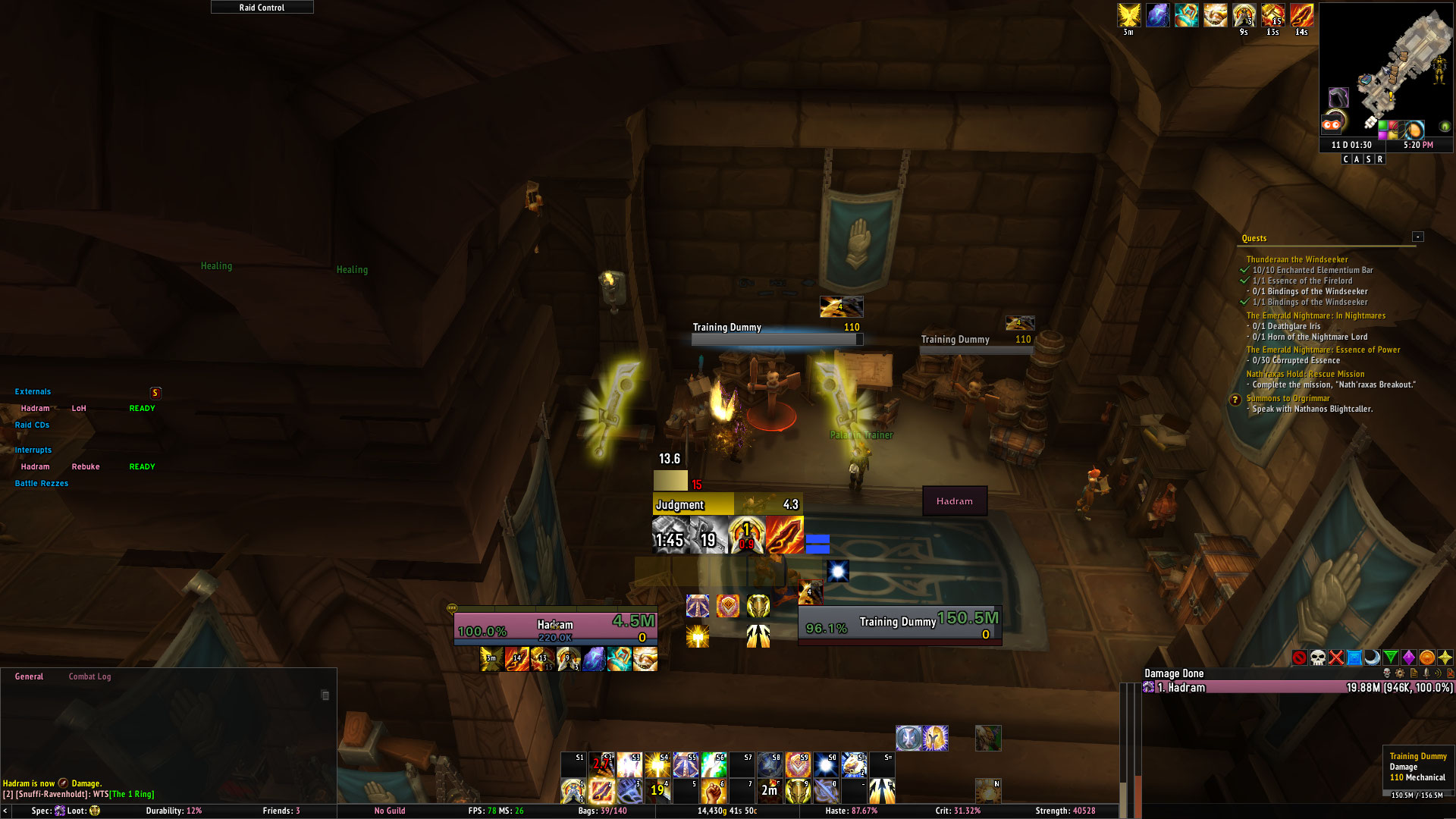The height and width of the screenshot is (819, 1456).
Task: Select the moon raid marker icon
Action: pyautogui.click(x=1373, y=657)
